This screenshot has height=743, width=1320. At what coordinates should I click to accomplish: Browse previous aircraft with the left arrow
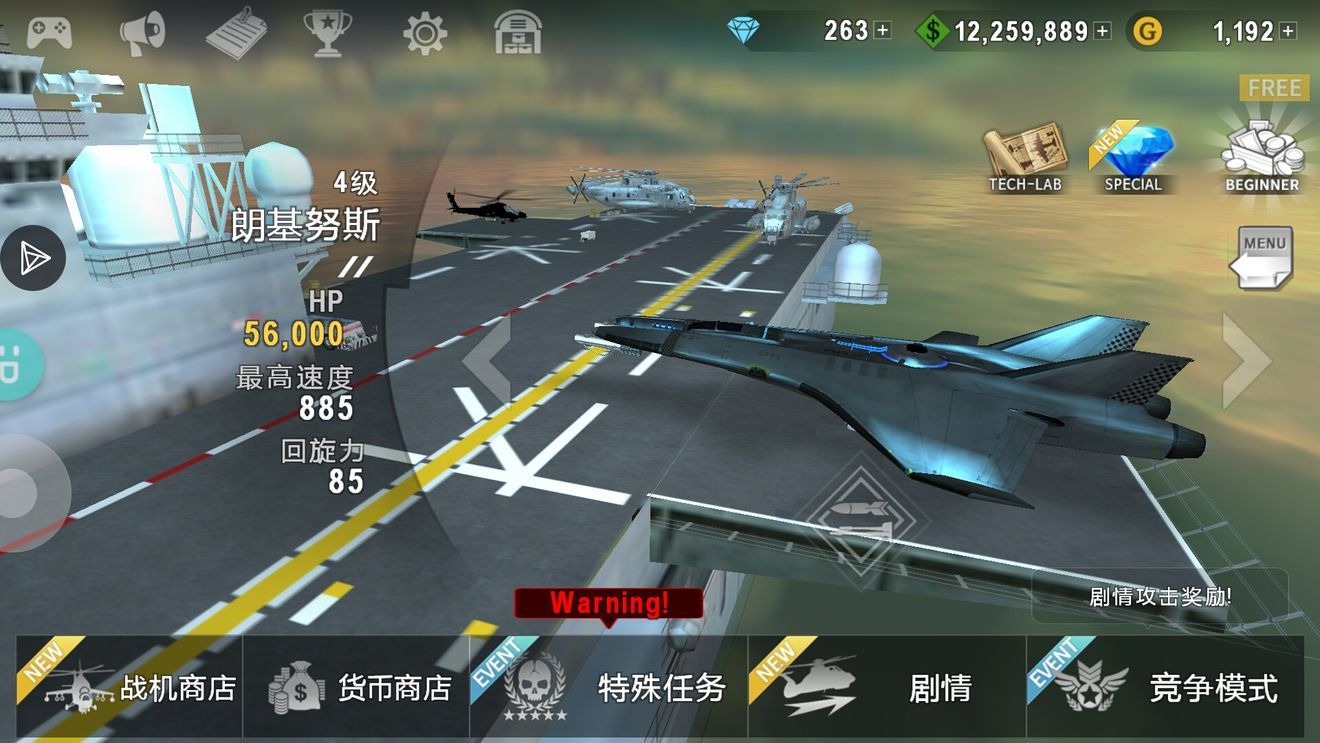coord(489,360)
